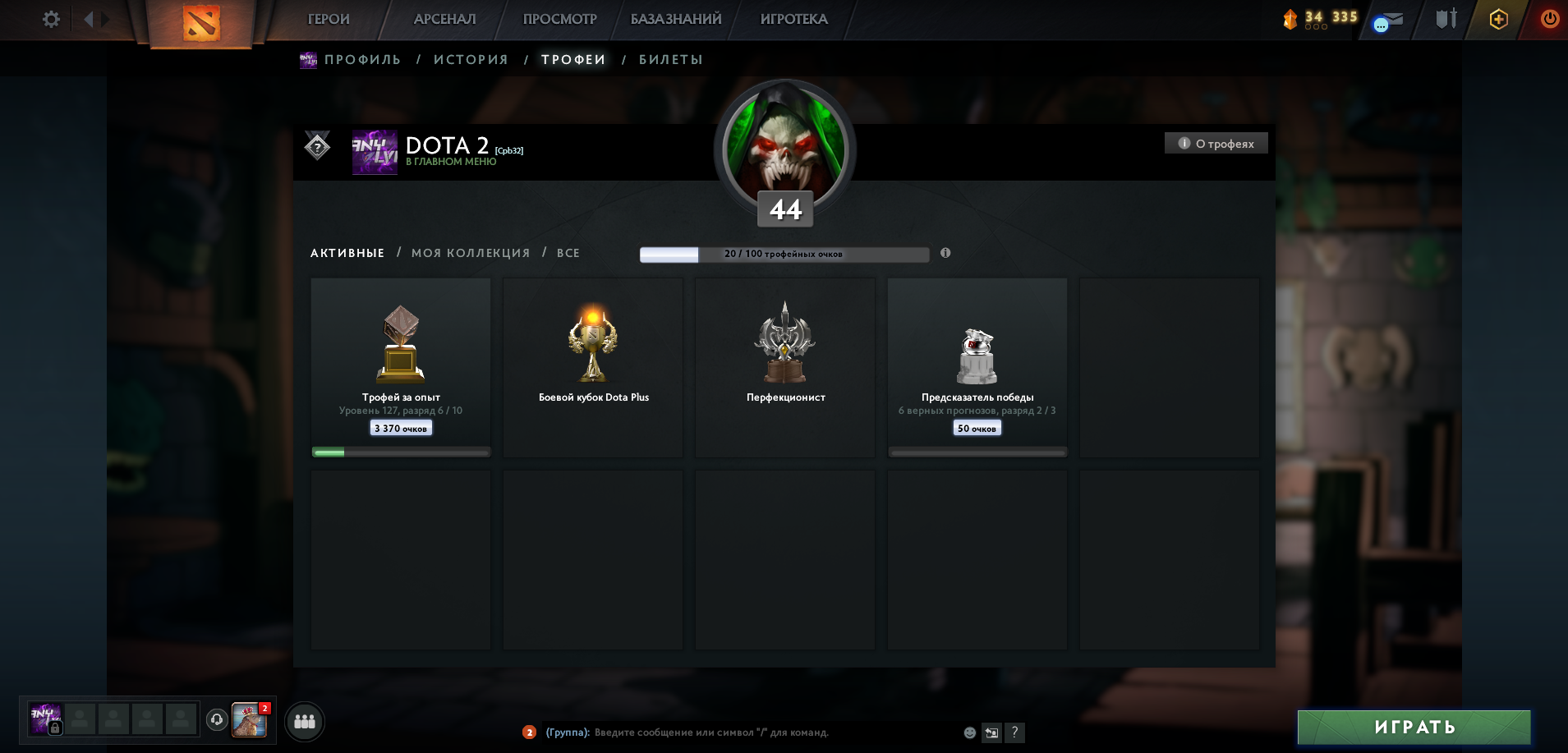Screen dimensions: 1568x753
Task: Open the settings gear icon
Action: pyautogui.click(x=50, y=18)
